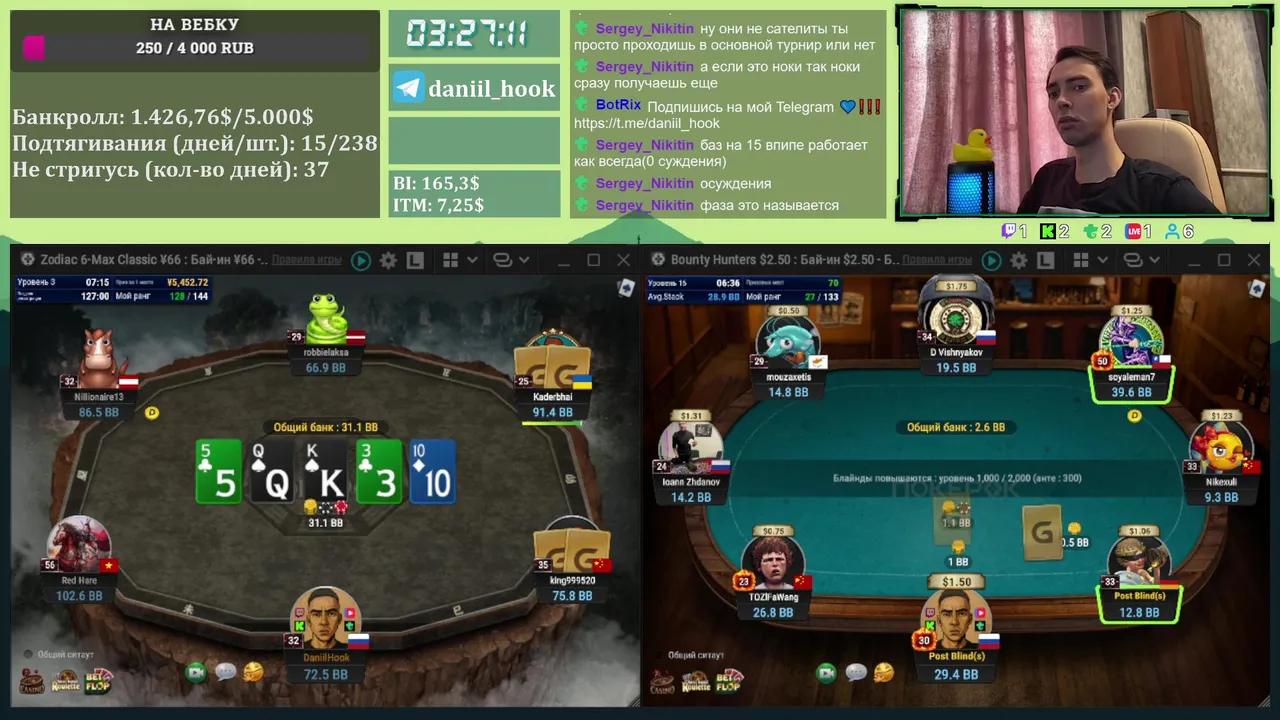Open the settings gear on the Zodiac table

(388, 260)
